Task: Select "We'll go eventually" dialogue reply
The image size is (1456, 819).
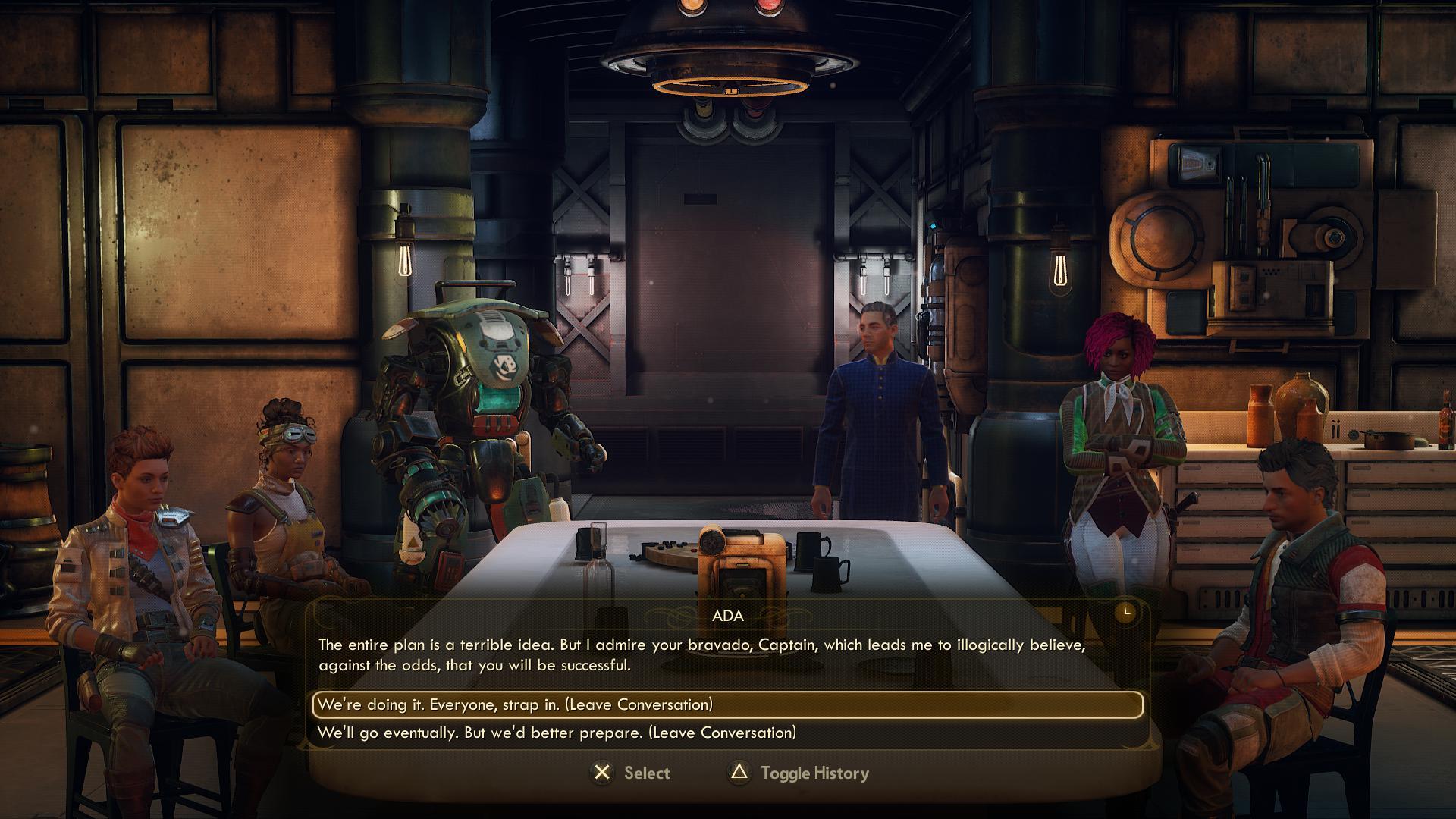Action: tap(557, 733)
